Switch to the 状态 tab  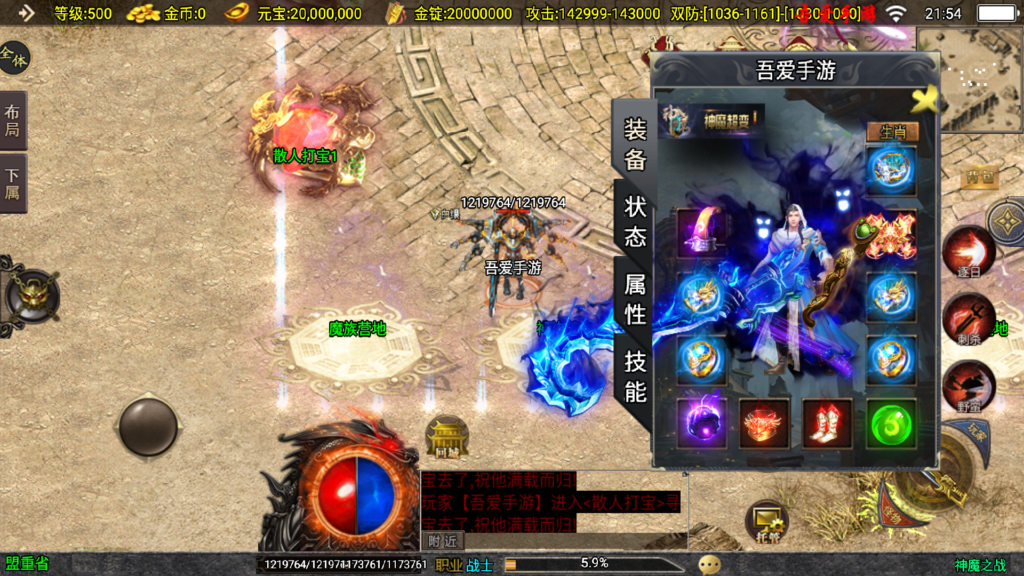click(x=636, y=222)
